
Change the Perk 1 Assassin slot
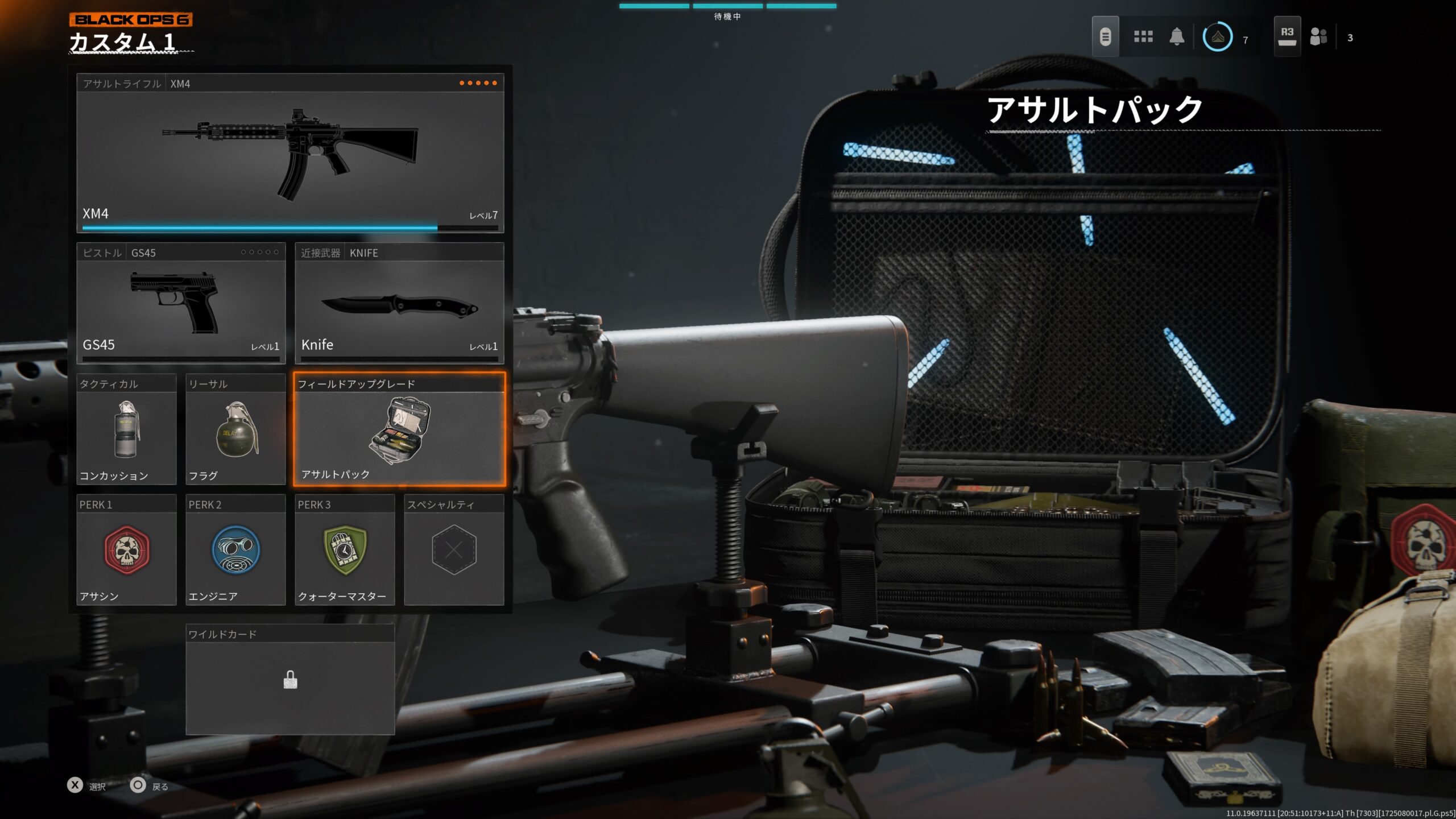[126, 551]
